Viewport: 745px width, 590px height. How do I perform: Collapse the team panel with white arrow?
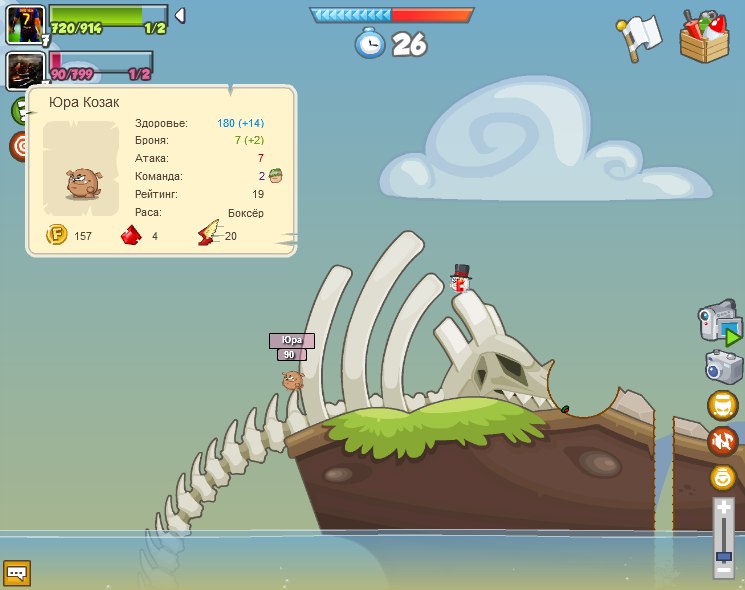click(180, 15)
